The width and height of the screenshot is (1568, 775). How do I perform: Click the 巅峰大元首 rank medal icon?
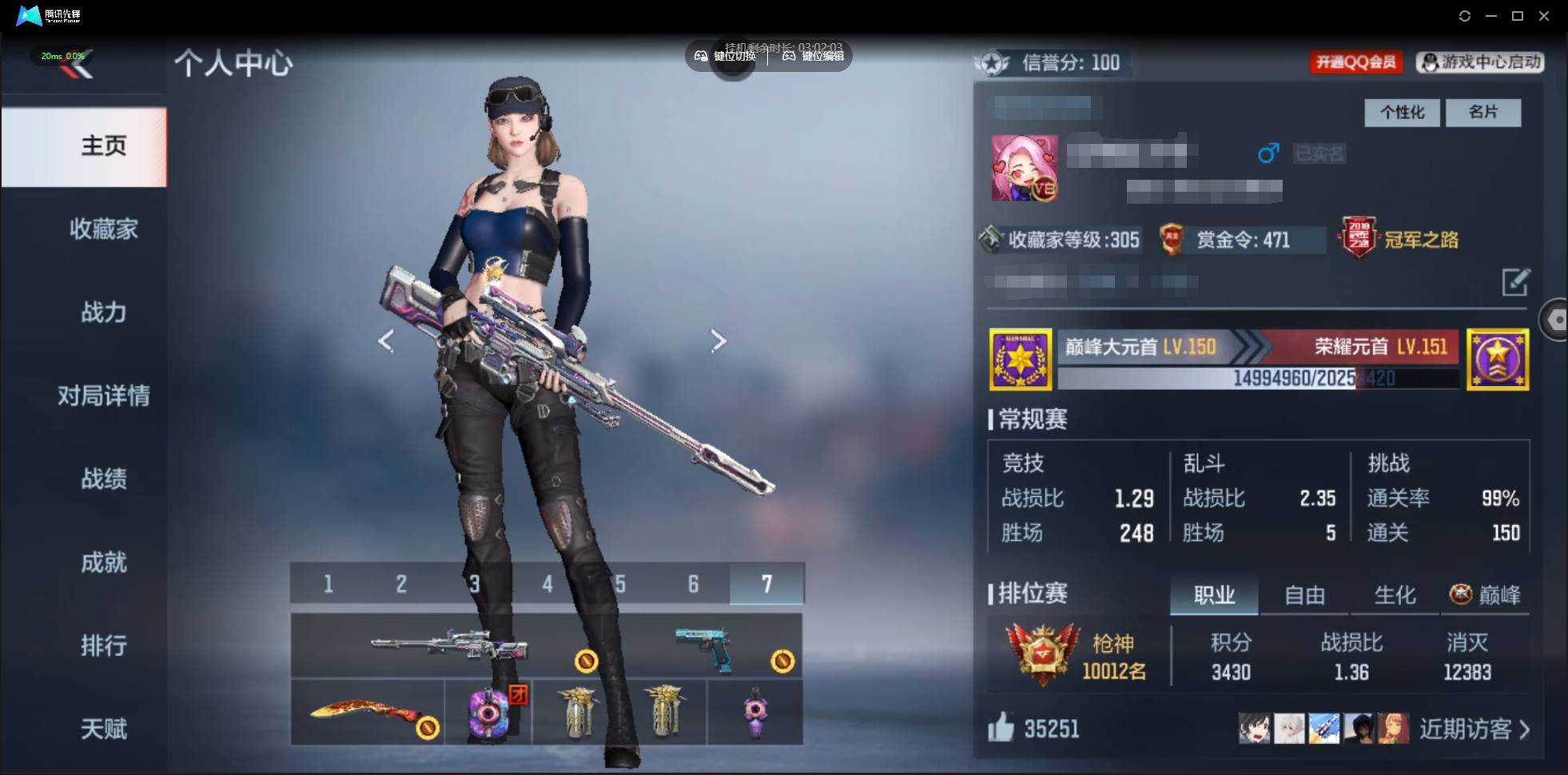click(1021, 359)
